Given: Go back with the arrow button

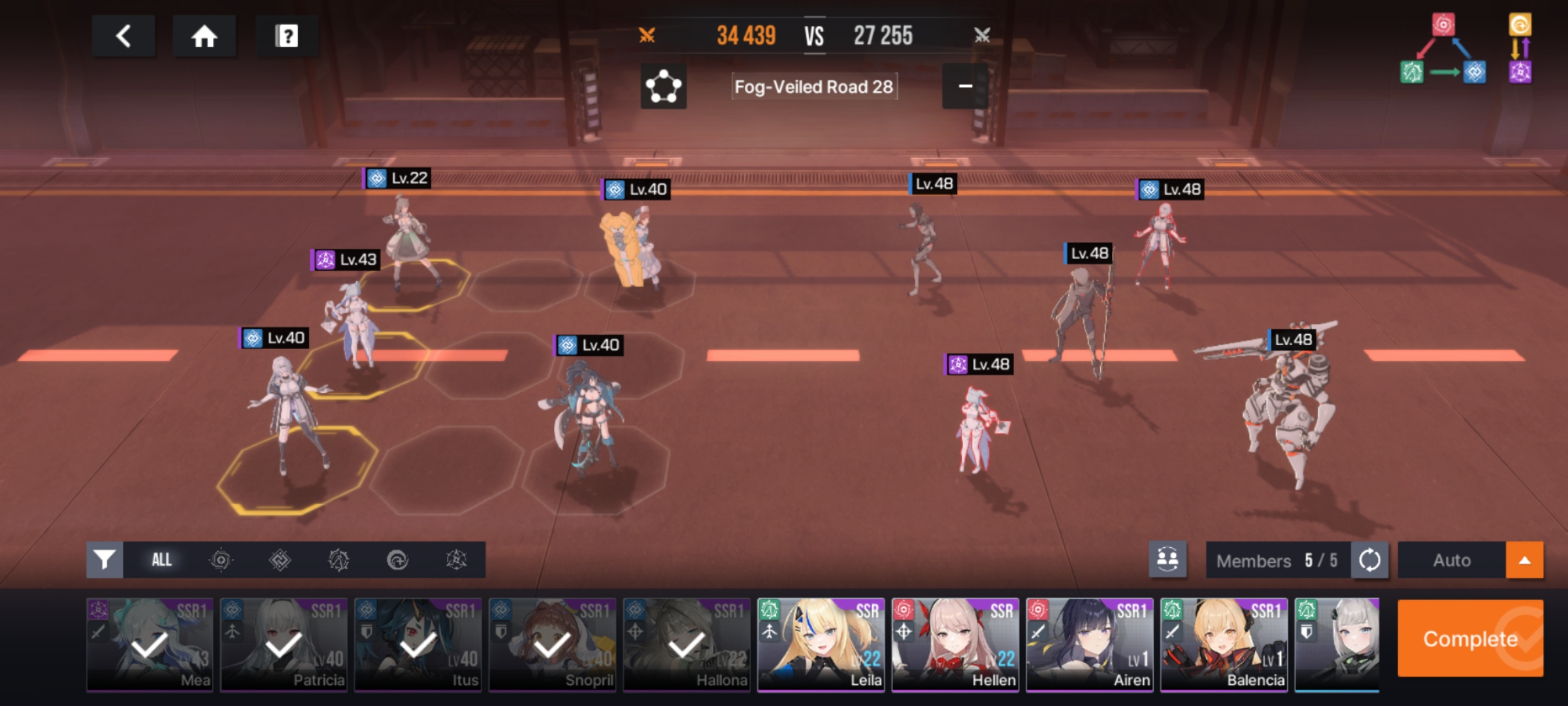Looking at the screenshot, I should point(123,36).
